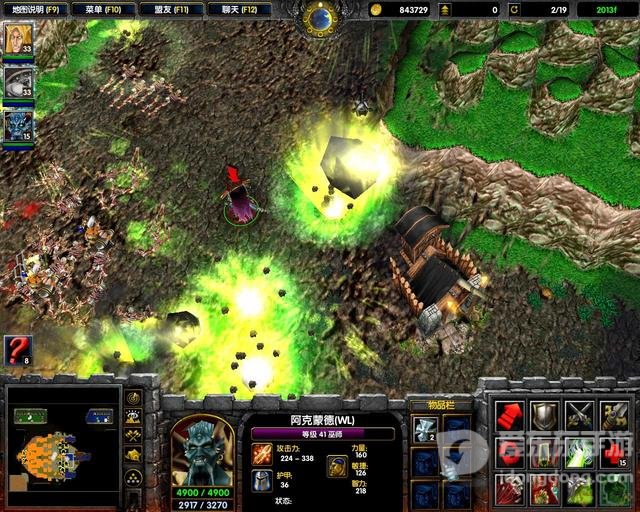
Task: Use the inventory item with count 2
Action: (x=426, y=430)
